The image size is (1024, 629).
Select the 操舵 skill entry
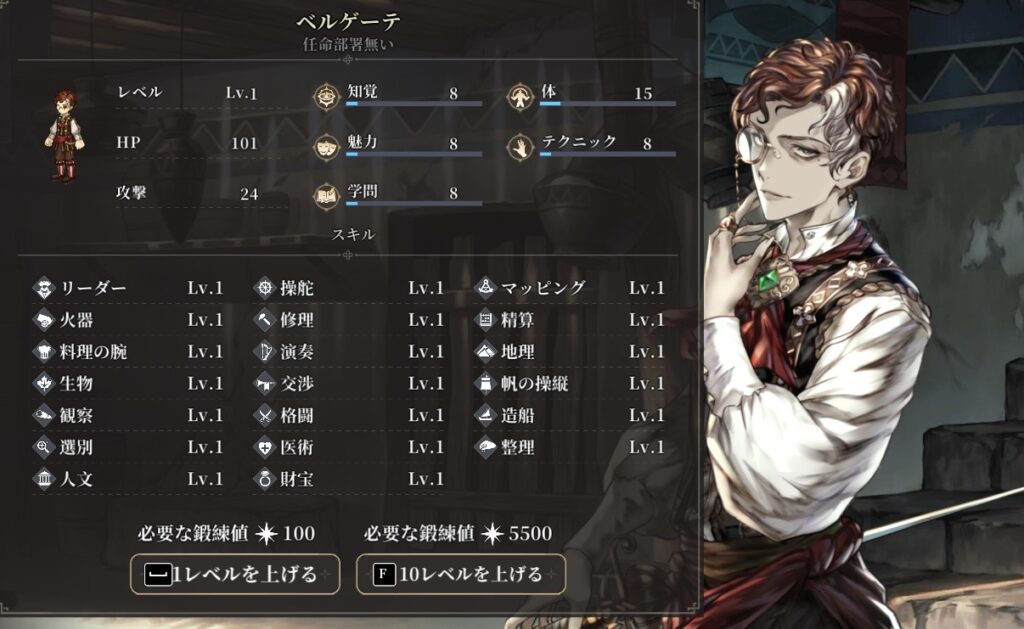[348, 288]
